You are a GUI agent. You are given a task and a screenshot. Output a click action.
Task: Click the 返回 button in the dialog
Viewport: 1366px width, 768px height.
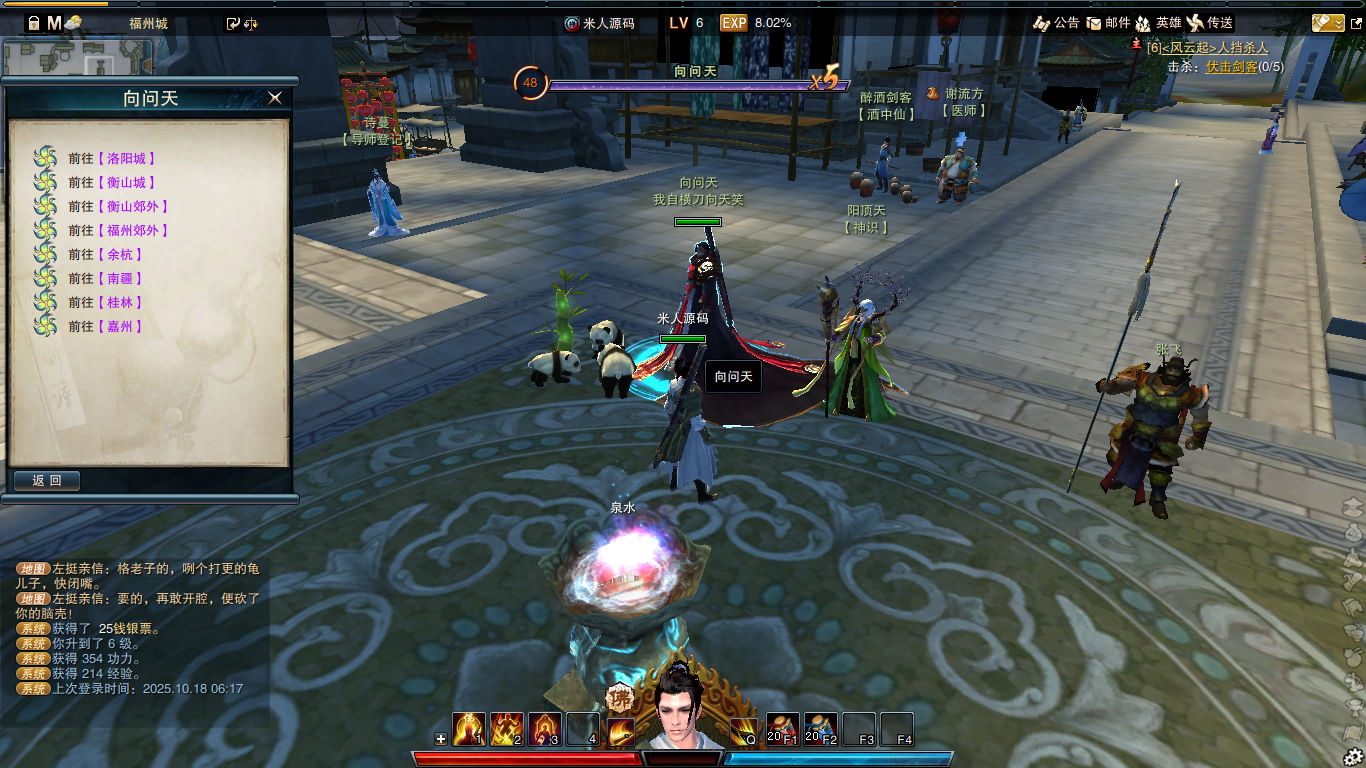coord(47,481)
